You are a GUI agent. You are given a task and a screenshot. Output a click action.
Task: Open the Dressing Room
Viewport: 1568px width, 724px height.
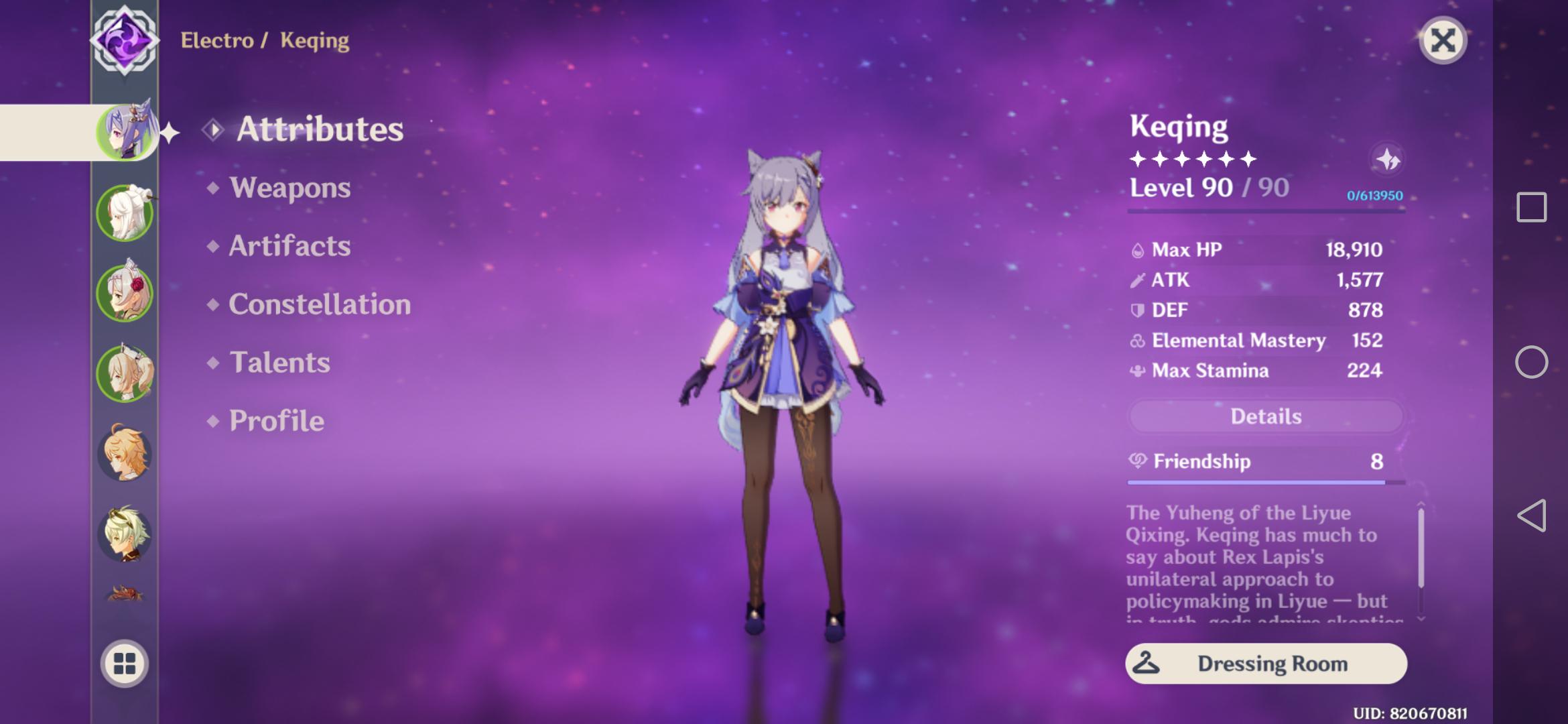1265,664
